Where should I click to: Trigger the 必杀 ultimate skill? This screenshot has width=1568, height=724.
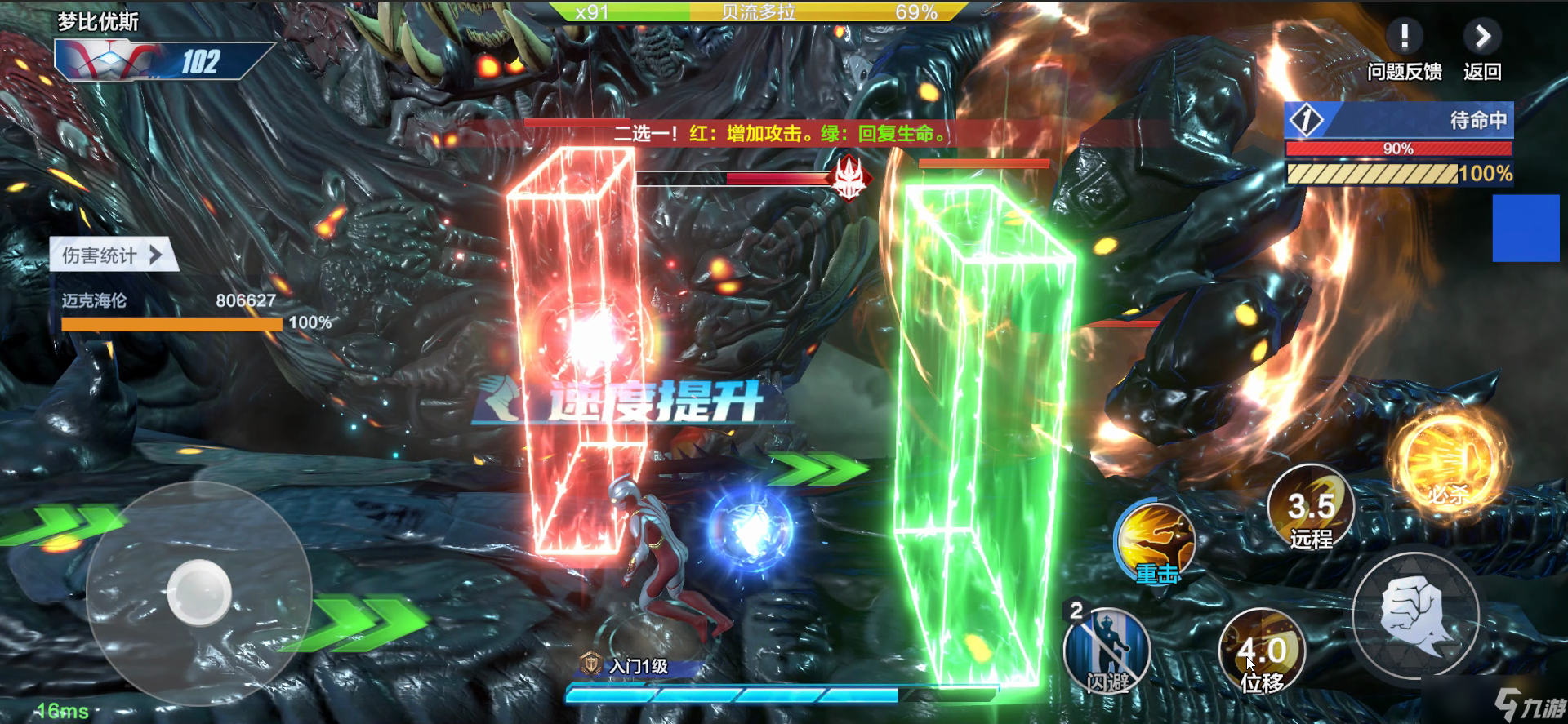click(x=1450, y=463)
